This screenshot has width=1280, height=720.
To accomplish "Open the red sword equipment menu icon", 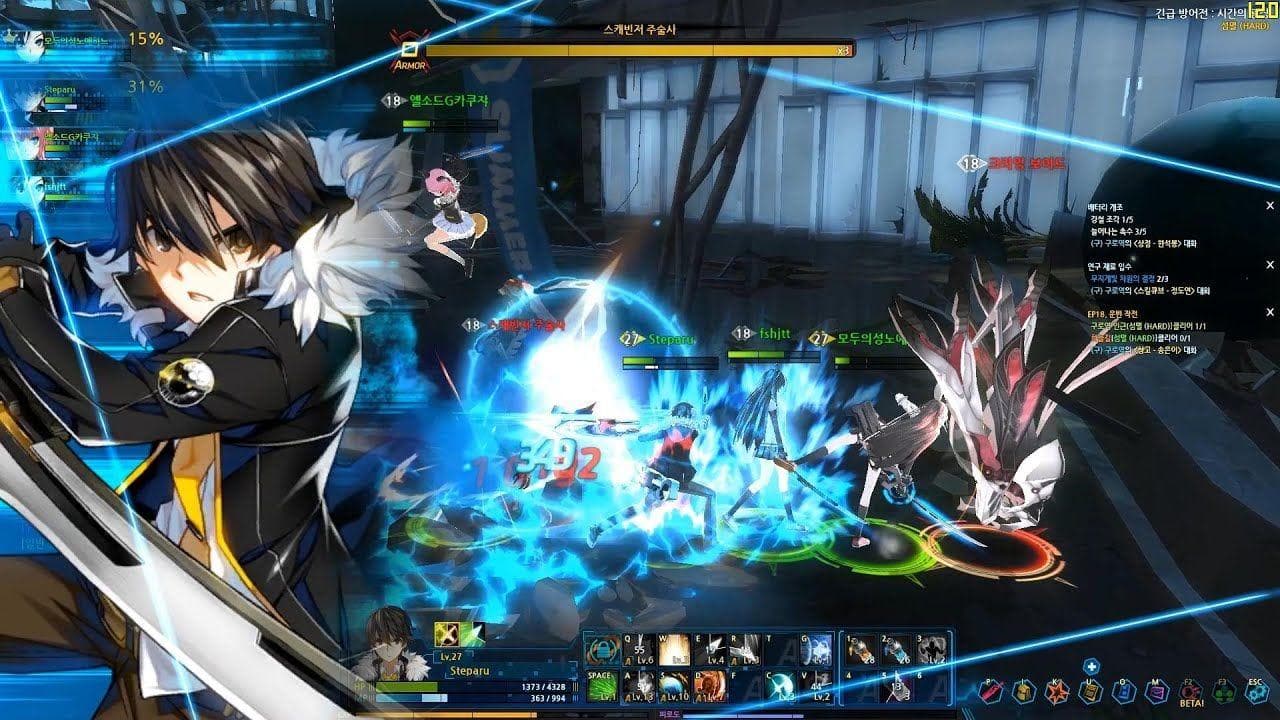I will (990, 691).
